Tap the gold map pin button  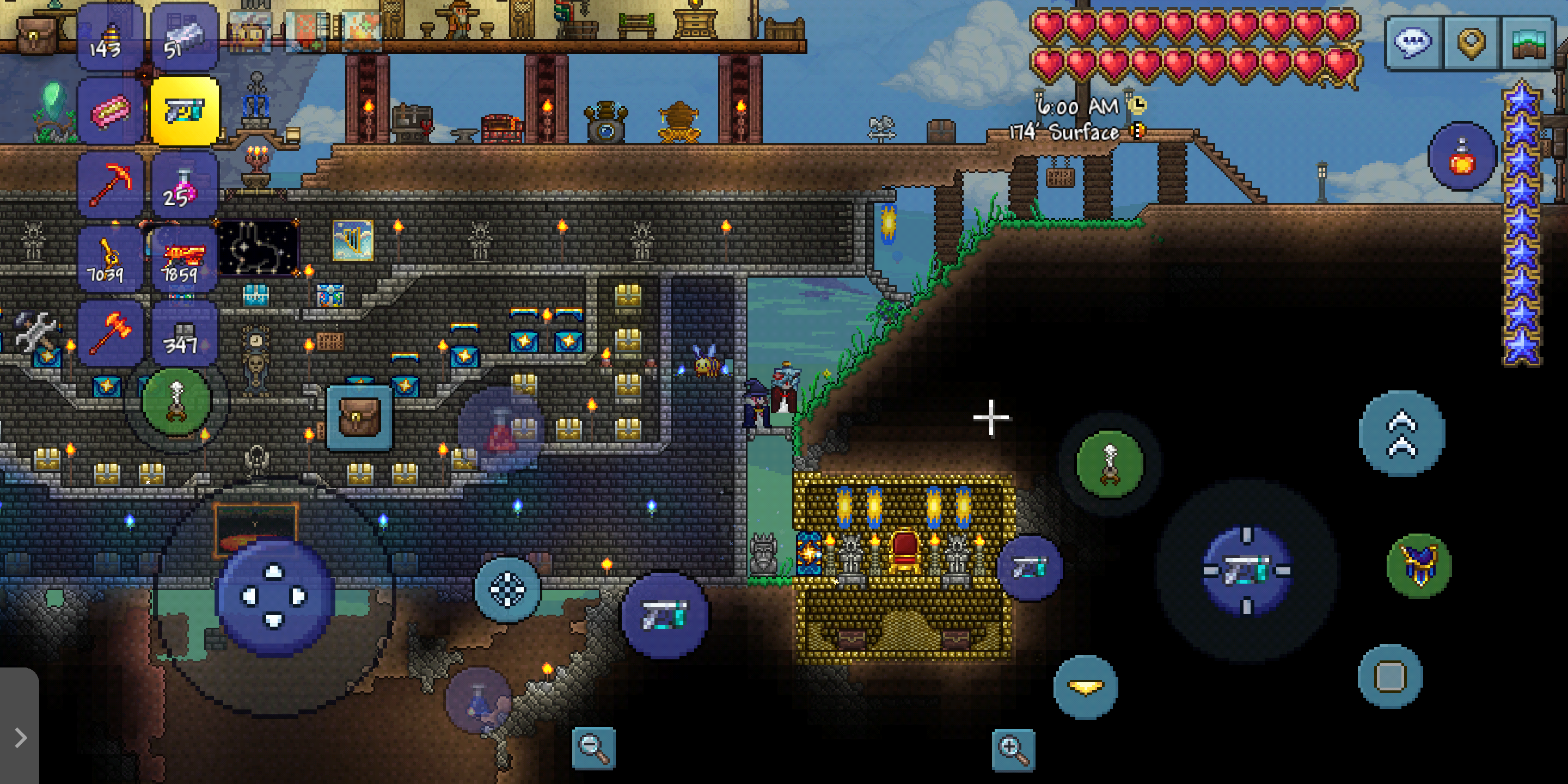[1471, 43]
